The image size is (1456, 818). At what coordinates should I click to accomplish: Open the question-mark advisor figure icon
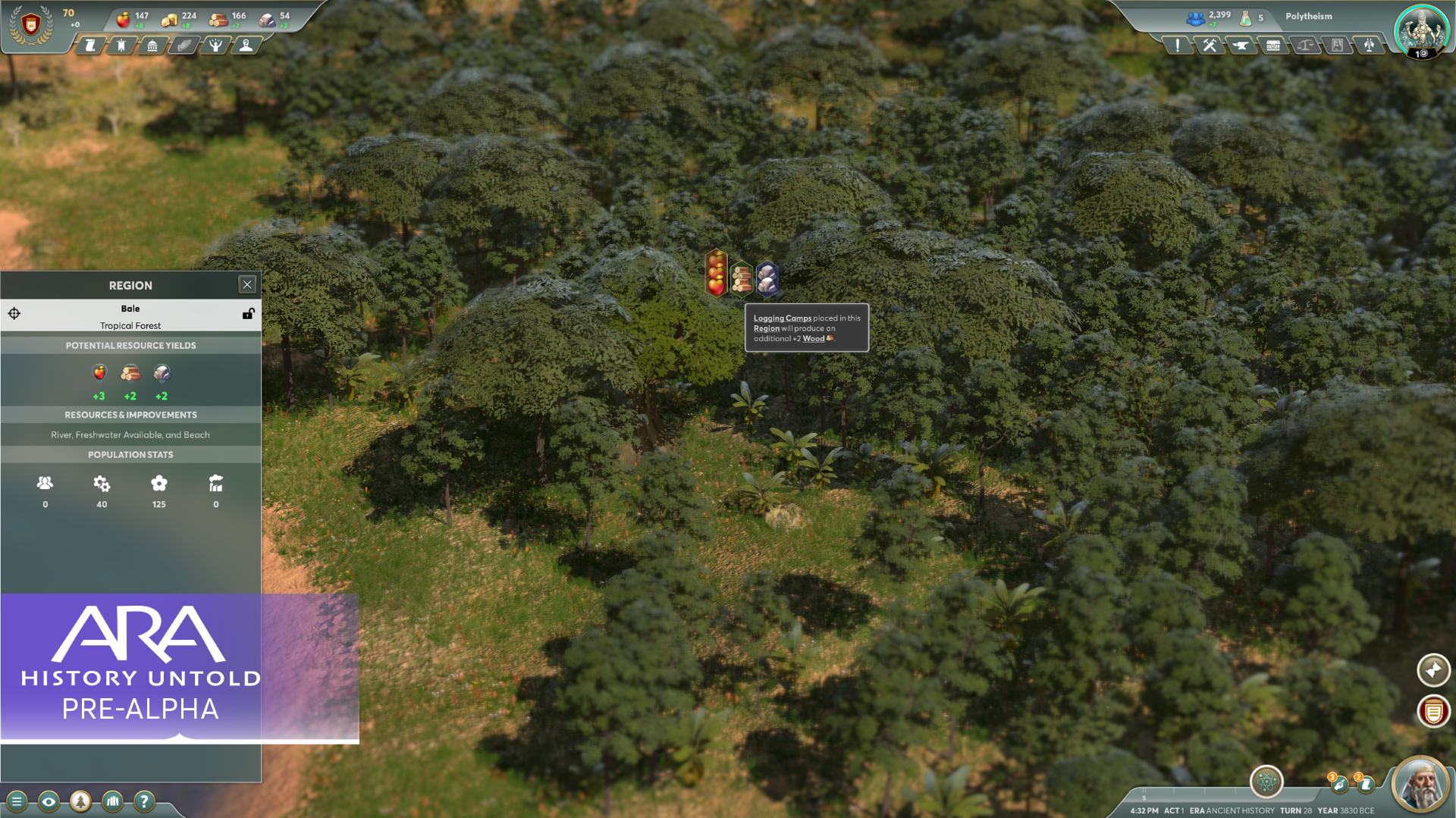(246, 45)
